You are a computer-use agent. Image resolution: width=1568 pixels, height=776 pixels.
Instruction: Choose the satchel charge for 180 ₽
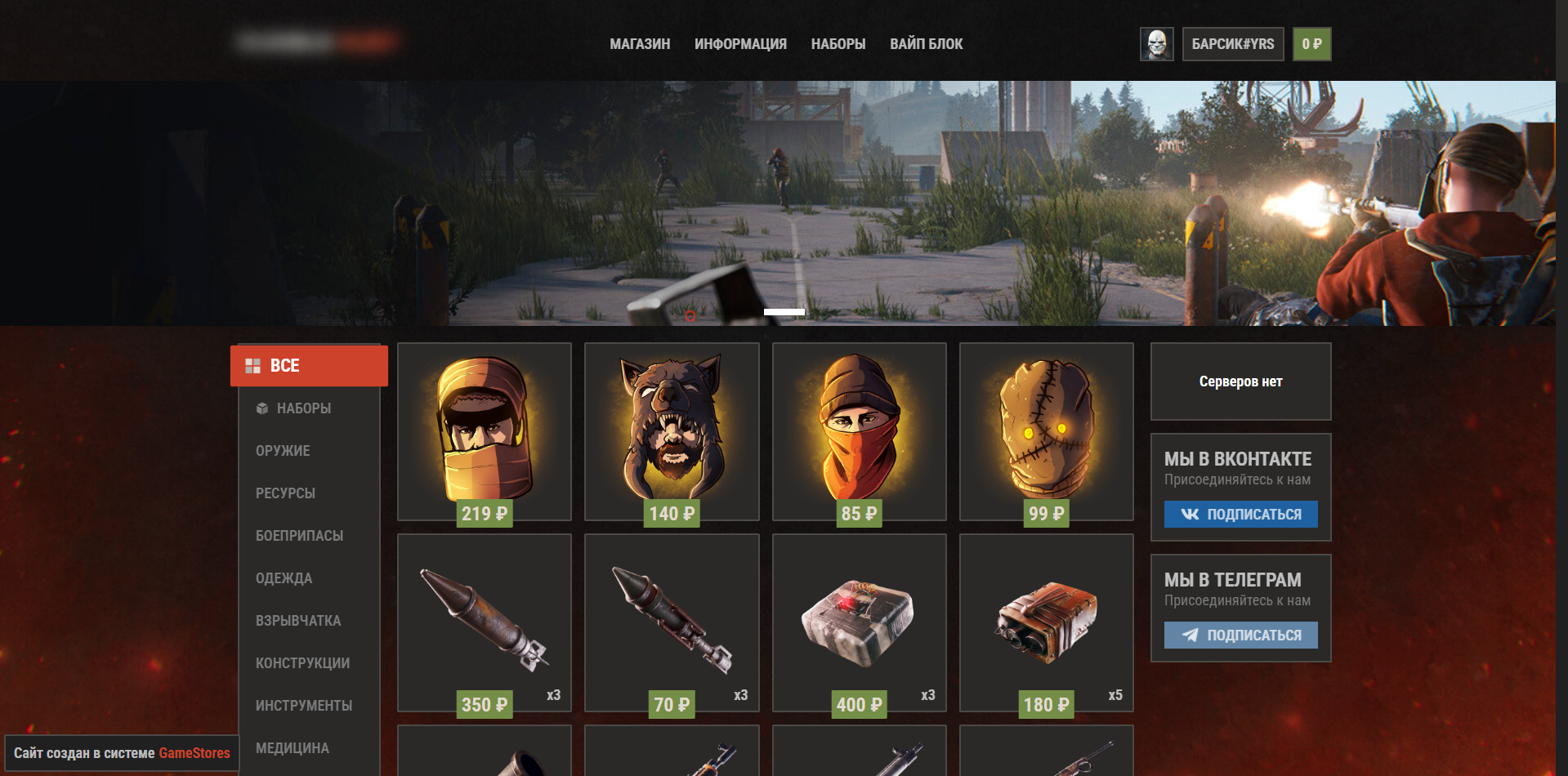pyautogui.click(x=1046, y=622)
